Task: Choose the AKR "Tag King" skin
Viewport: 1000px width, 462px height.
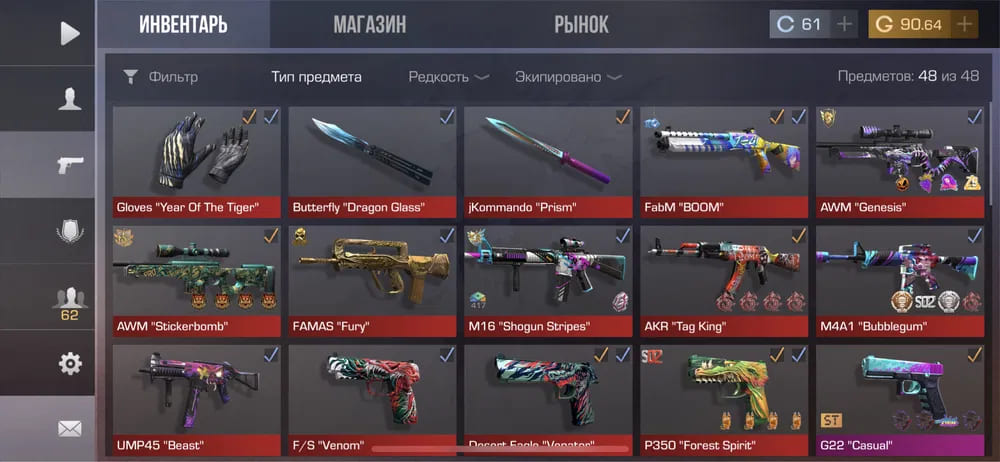Action: point(723,280)
